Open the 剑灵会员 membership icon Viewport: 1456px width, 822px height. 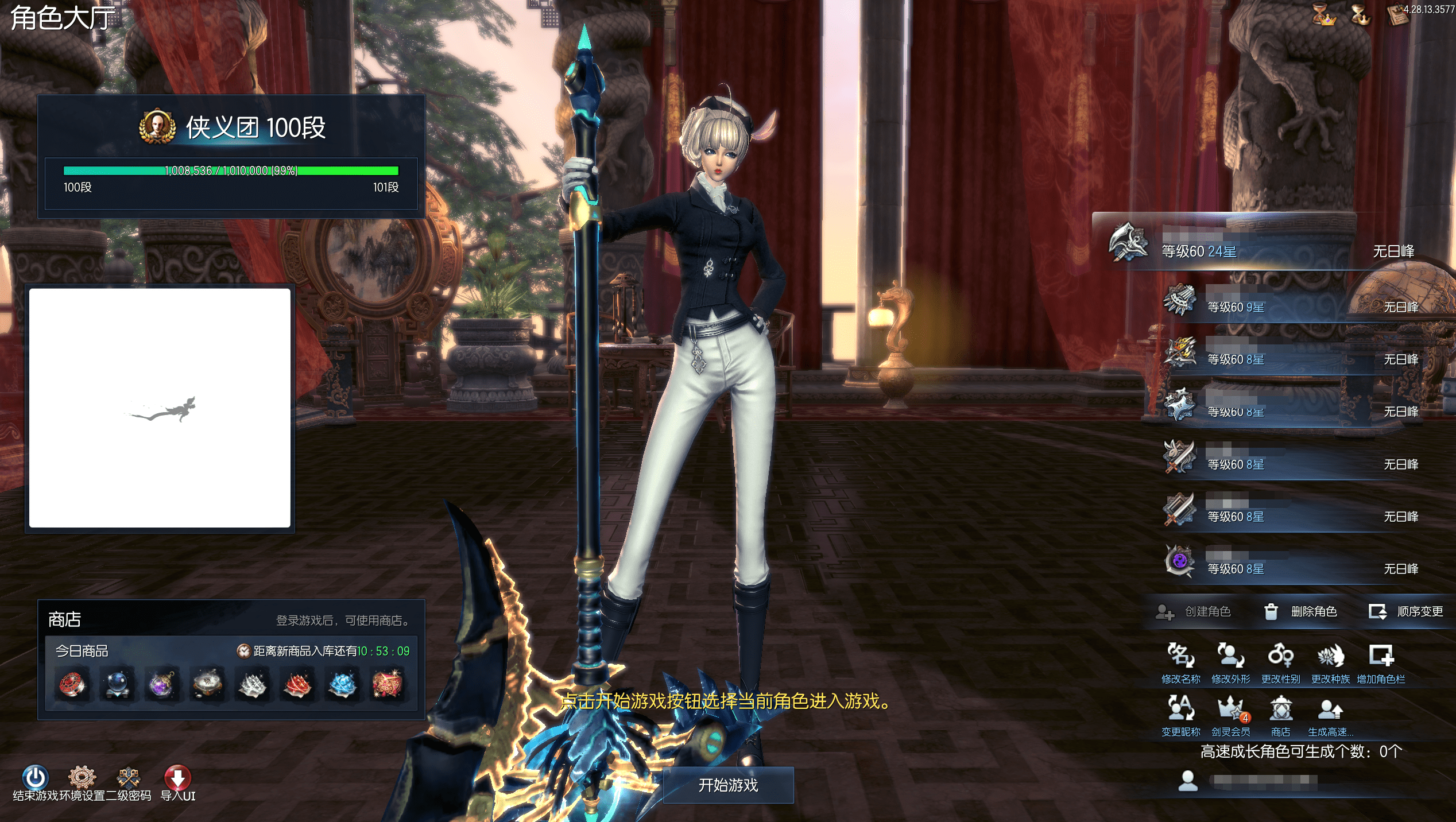(x=1230, y=709)
